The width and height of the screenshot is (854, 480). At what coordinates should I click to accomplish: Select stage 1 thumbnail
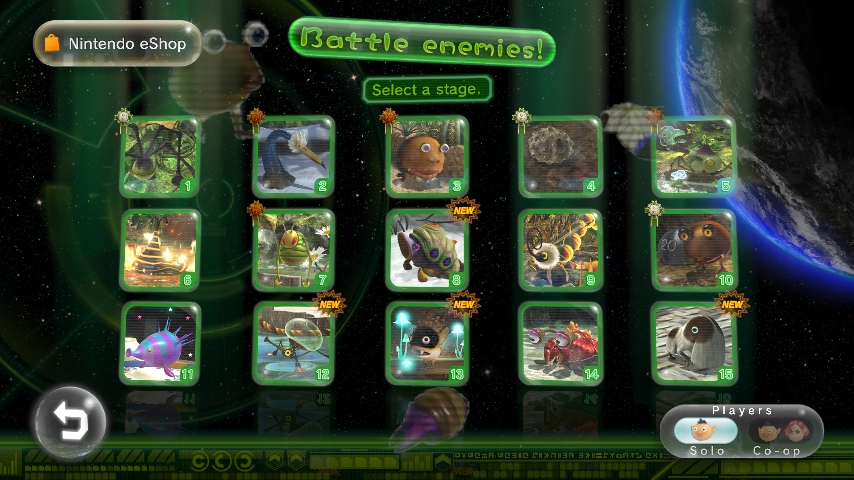tap(160, 157)
